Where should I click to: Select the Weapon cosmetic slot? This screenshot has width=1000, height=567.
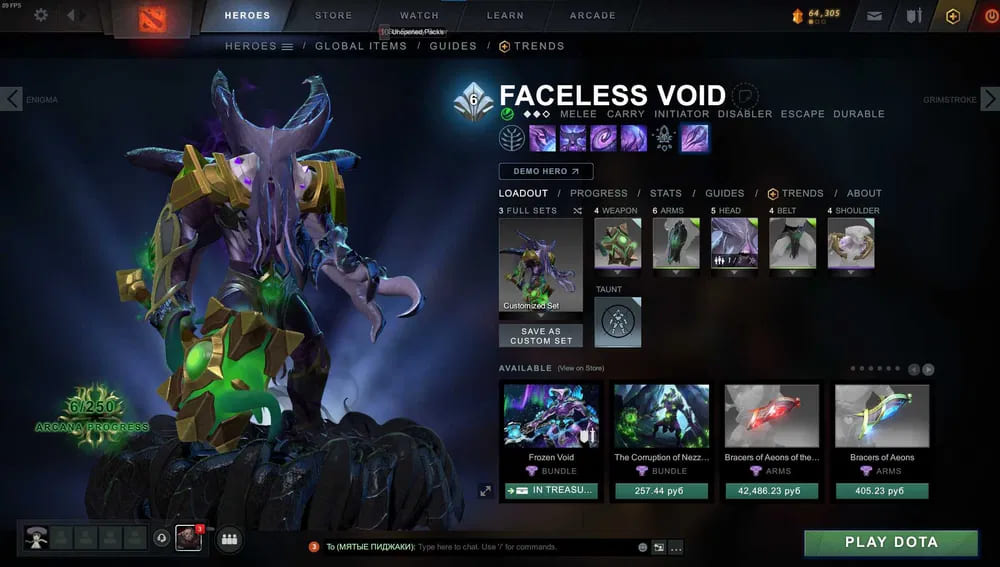(618, 243)
